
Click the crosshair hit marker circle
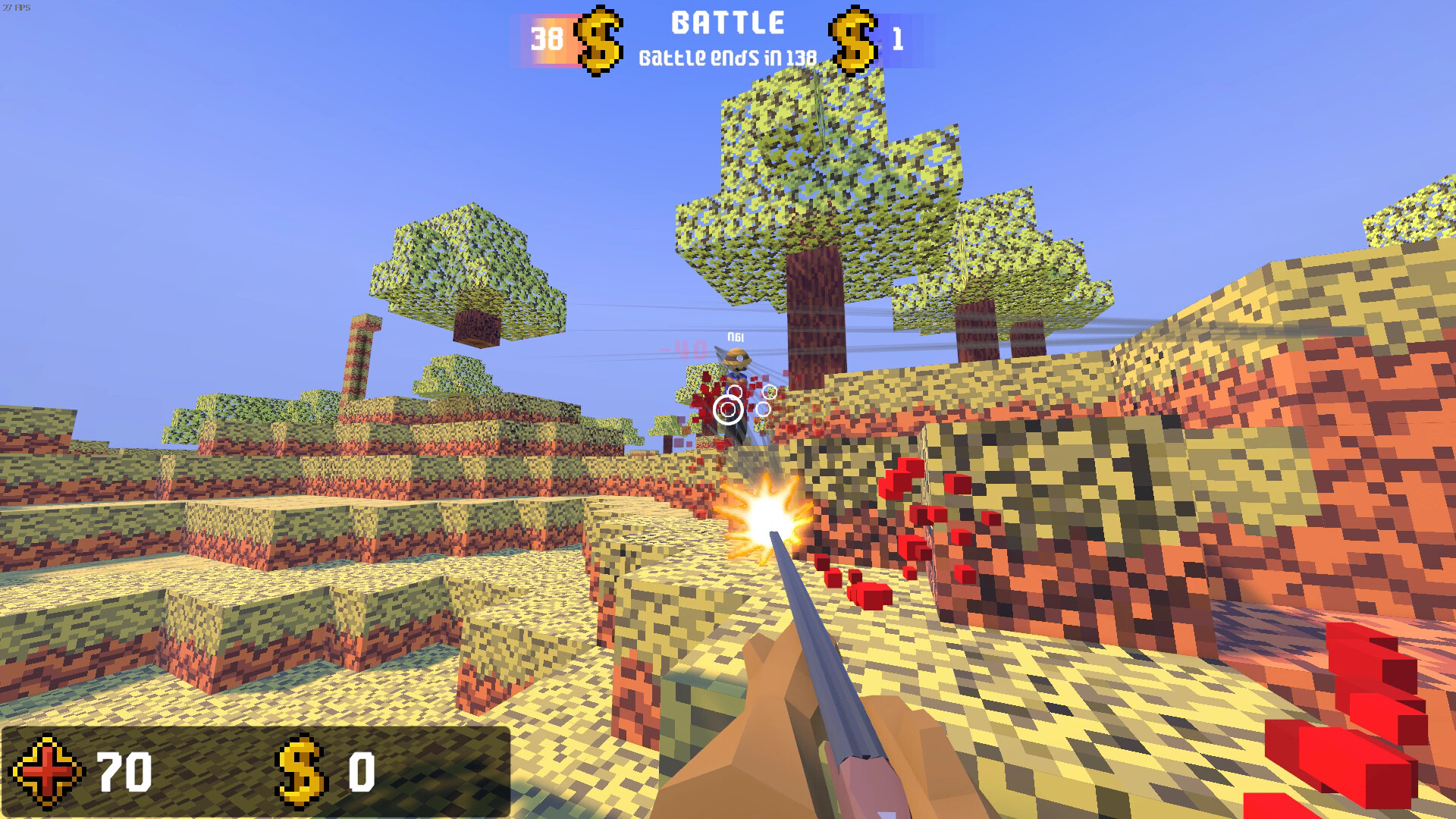(x=726, y=409)
